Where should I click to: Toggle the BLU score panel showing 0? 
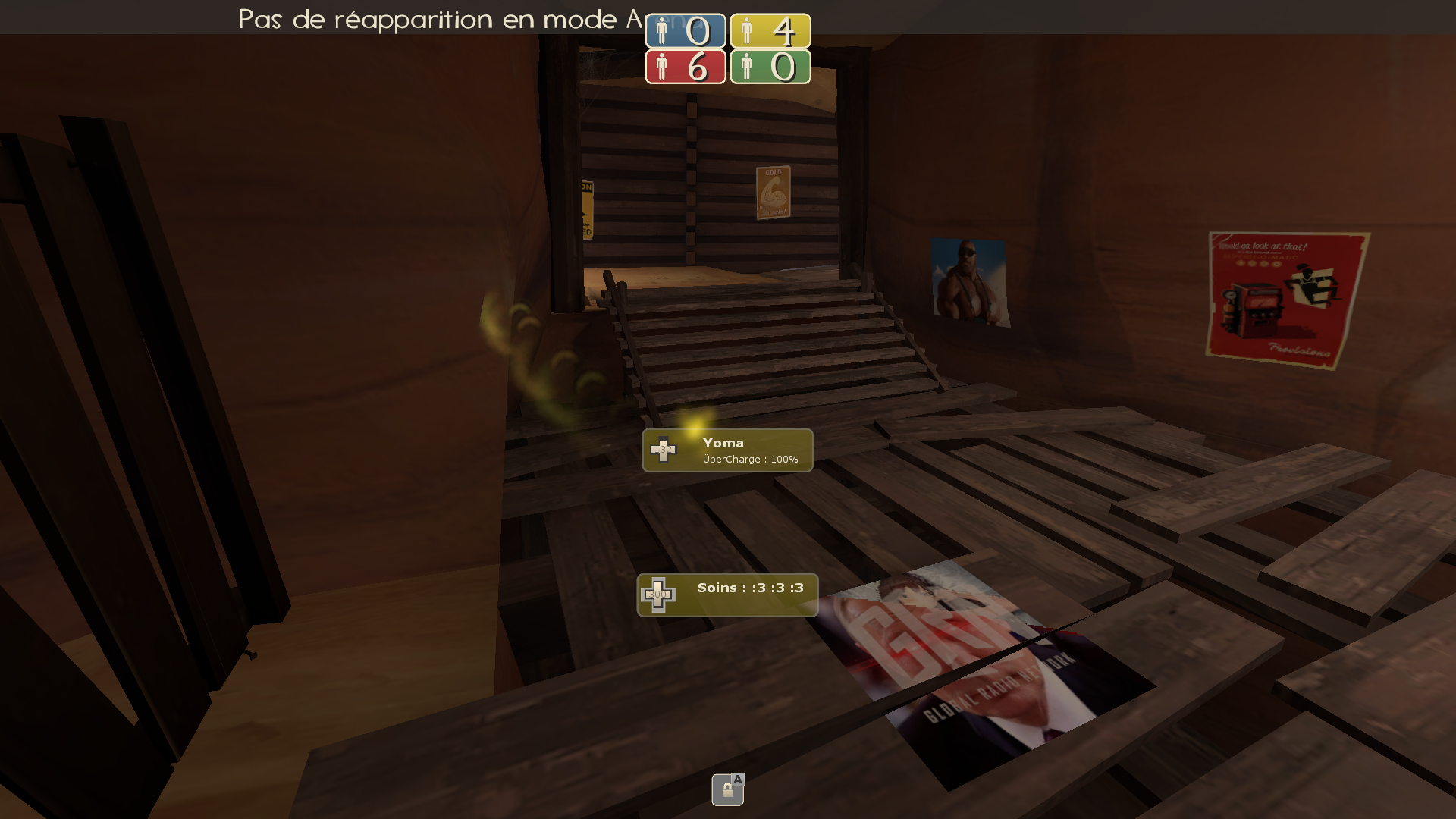coord(685,31)
